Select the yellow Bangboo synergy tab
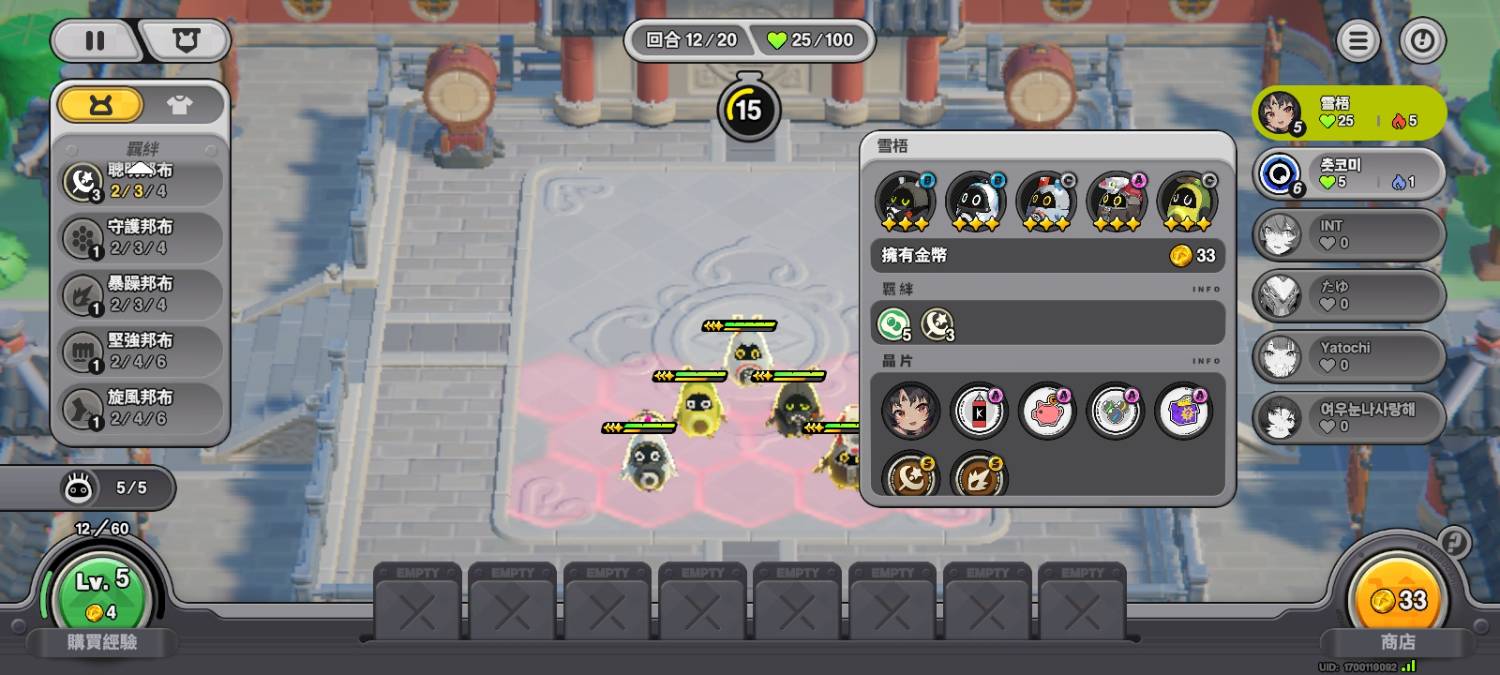This screenshot has width=1500, height=675. point(100,105)
